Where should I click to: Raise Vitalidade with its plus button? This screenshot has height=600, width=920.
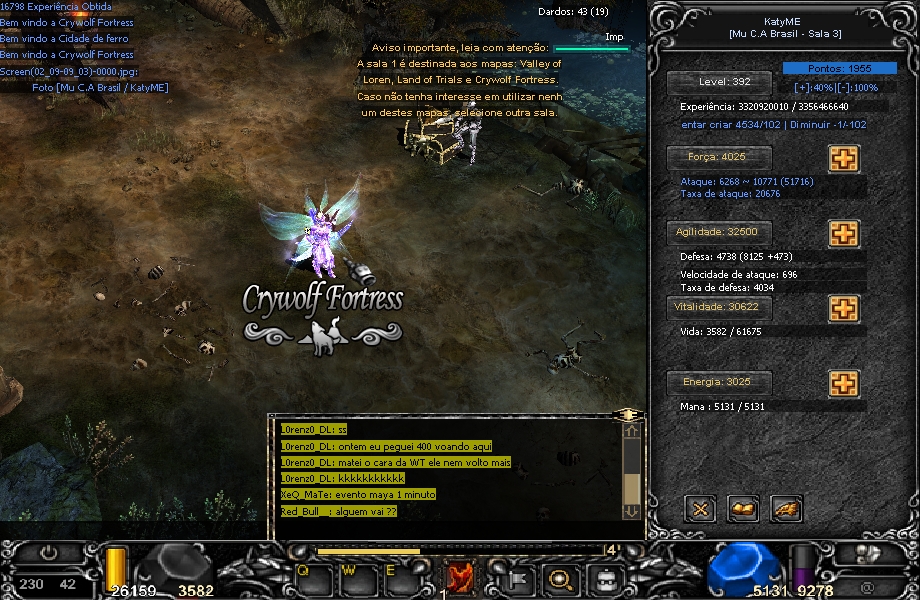(x=844, y=308)
